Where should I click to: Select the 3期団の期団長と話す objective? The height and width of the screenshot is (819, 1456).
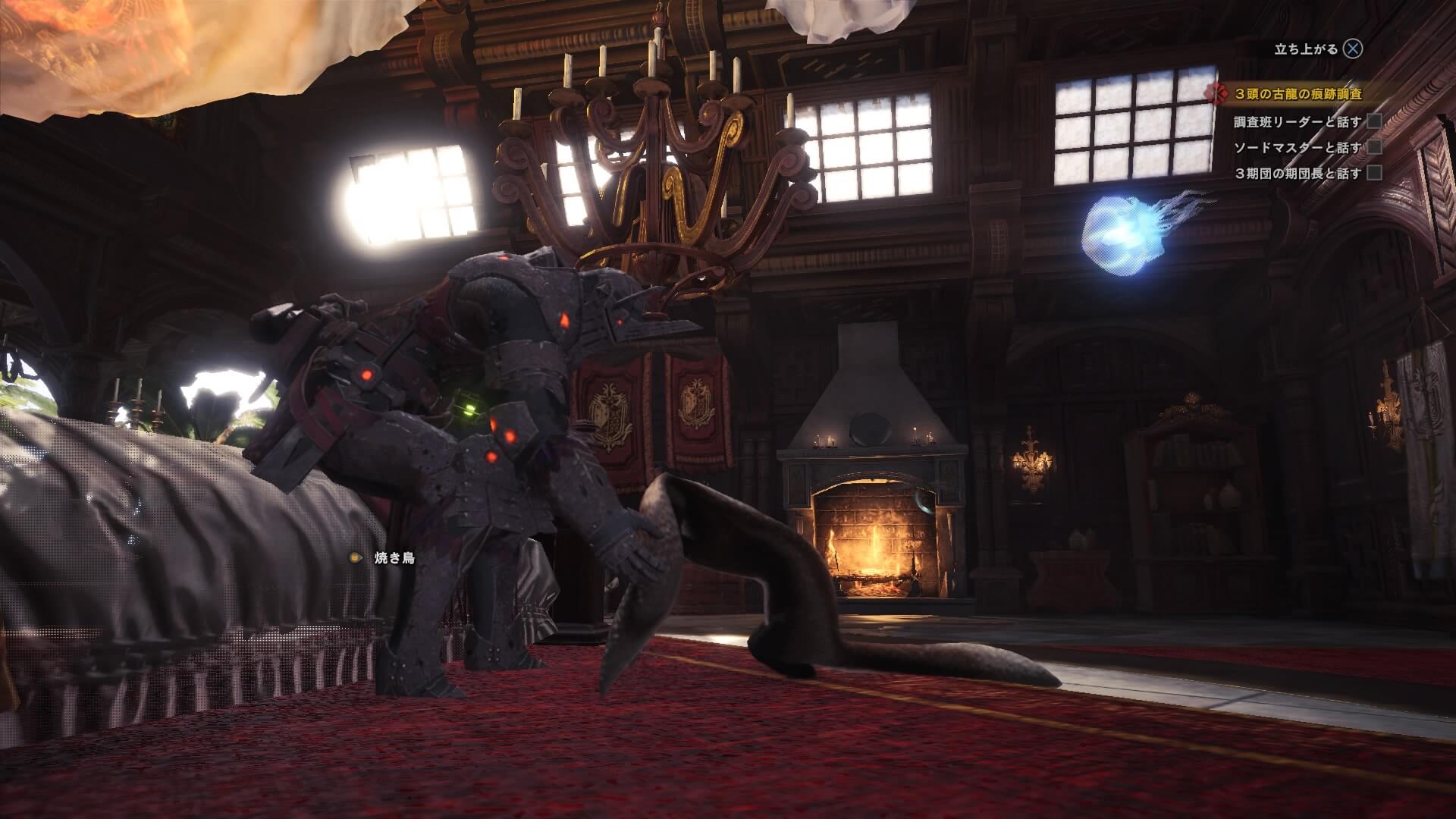pos(1298,174)
